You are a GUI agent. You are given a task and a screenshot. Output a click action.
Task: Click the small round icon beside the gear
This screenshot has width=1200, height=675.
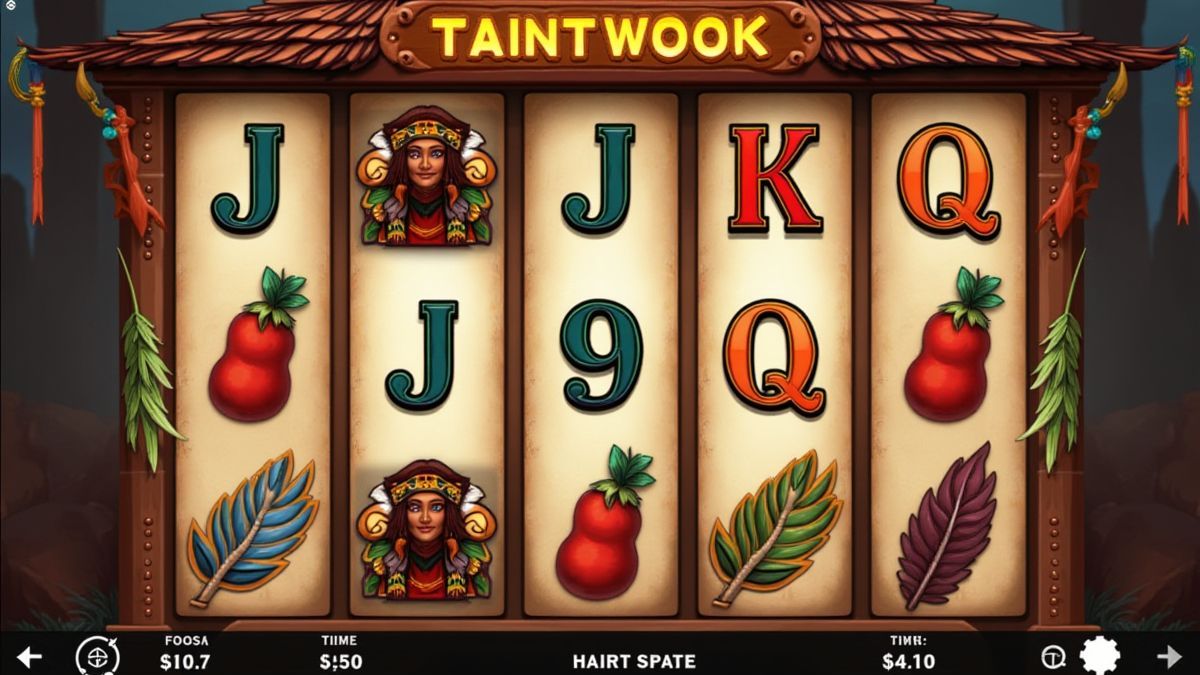pyautogui.click(x=1053, y=657)
